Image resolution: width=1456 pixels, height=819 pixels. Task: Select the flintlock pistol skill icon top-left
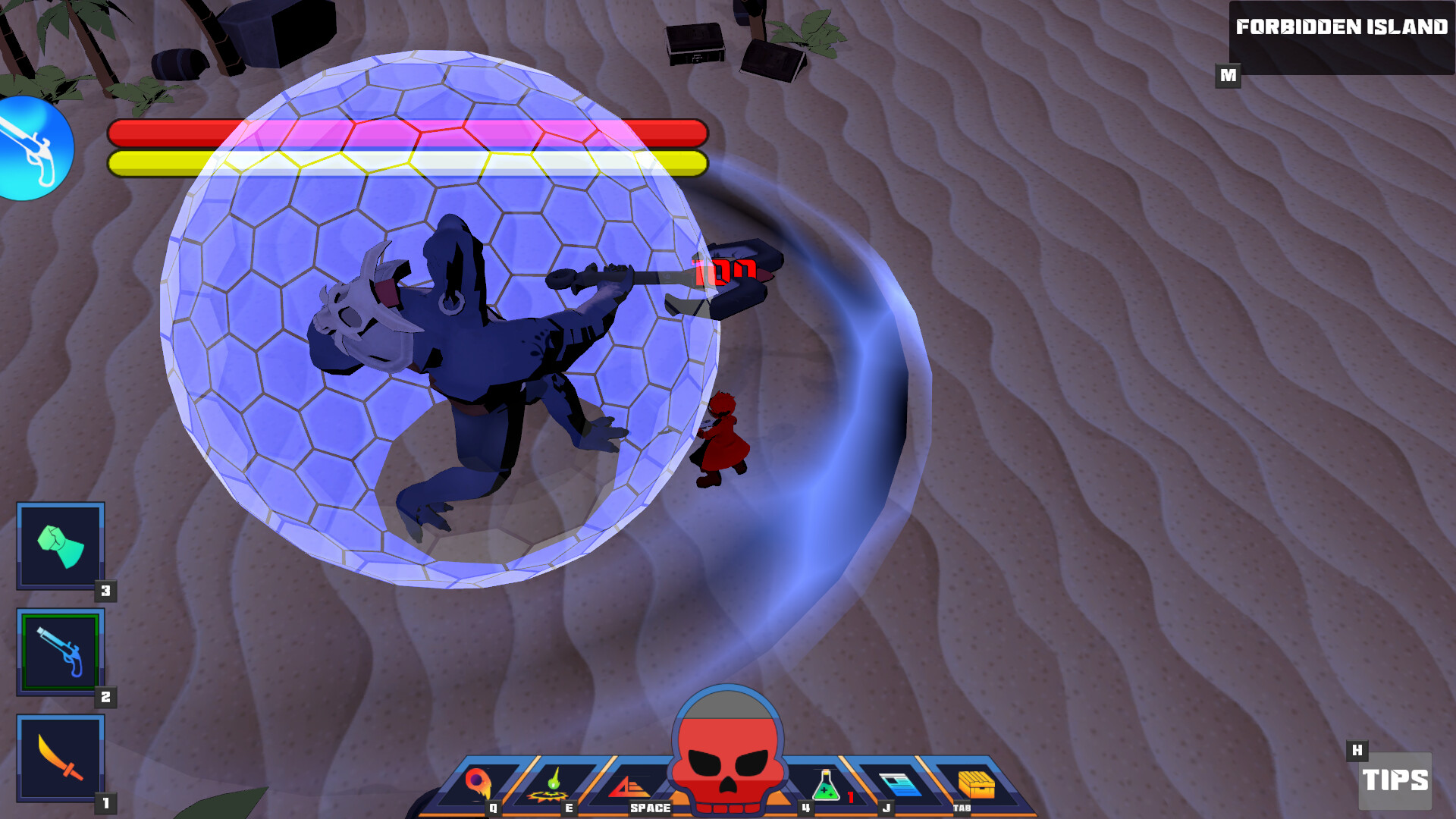point(34,149)
